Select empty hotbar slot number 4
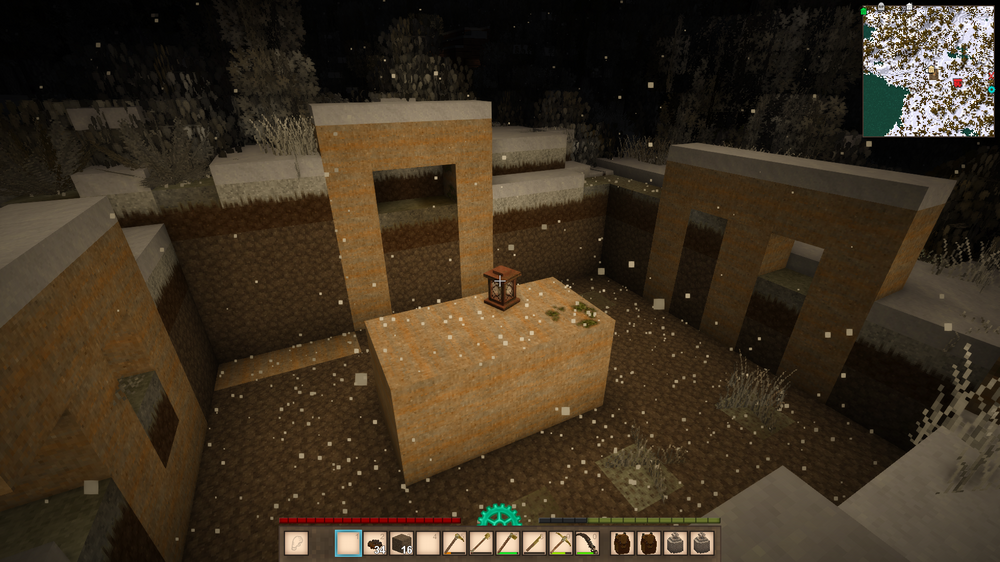The height and width of the screenshot is (562, 1000). click(x=428, y=543)
